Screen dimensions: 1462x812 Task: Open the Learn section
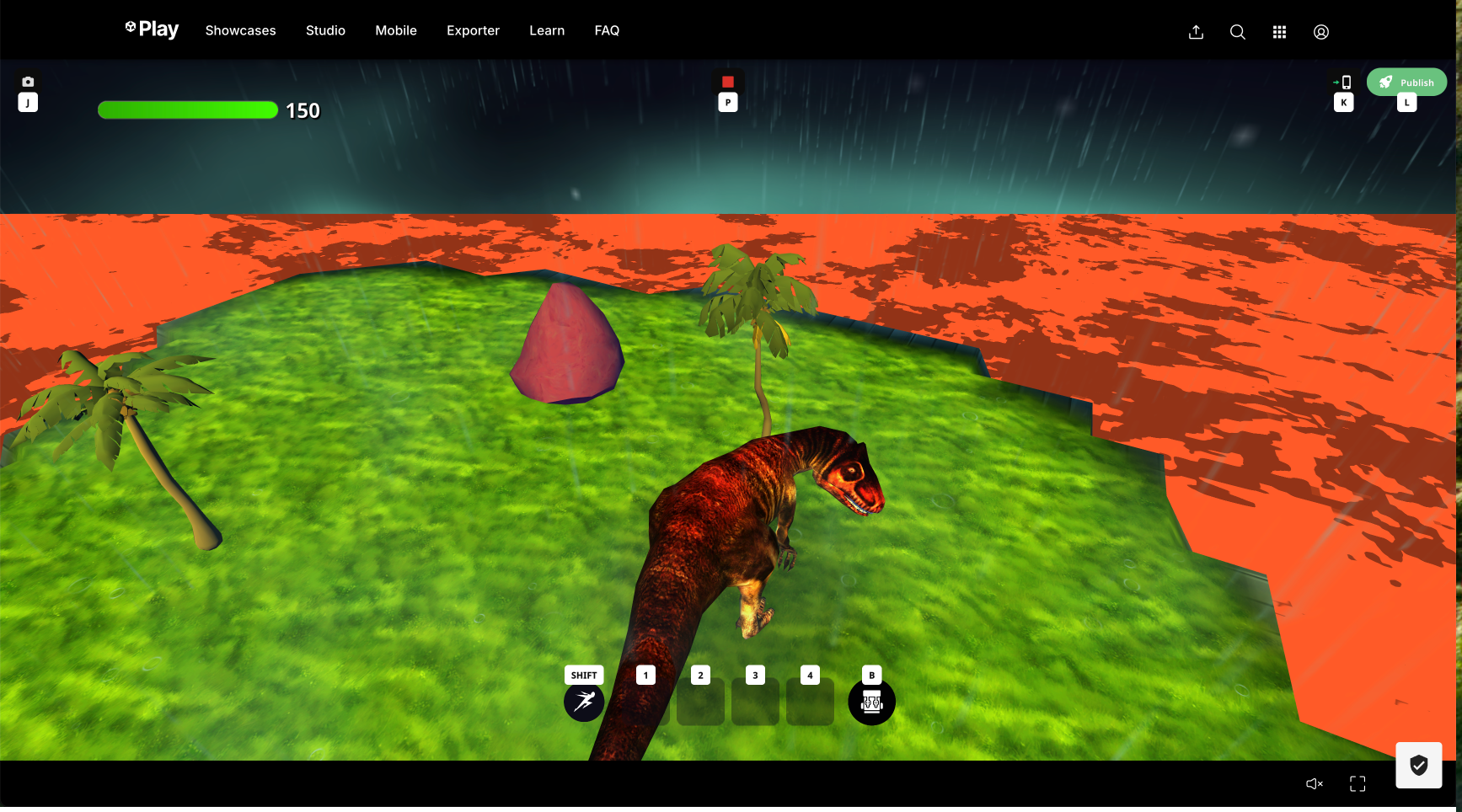tap(547, 30)
